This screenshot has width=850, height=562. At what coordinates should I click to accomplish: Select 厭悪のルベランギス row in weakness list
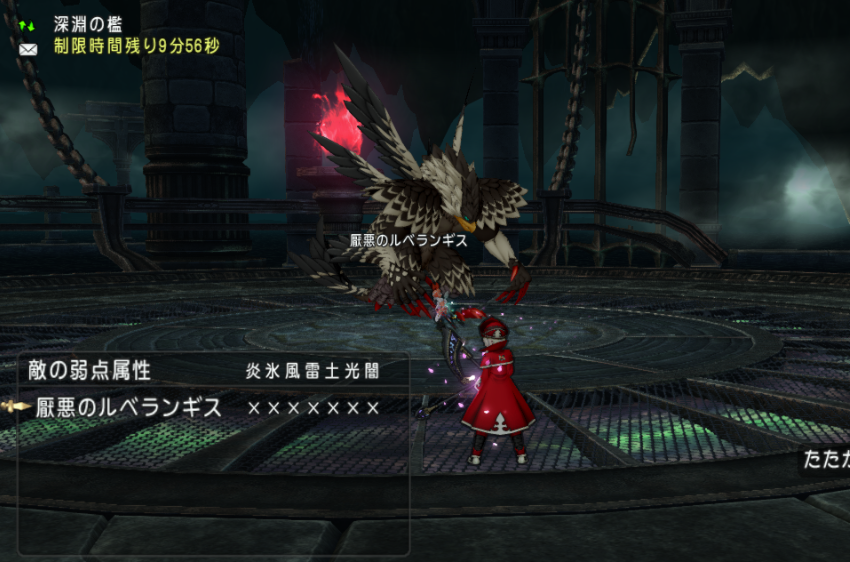pos(129,408)
